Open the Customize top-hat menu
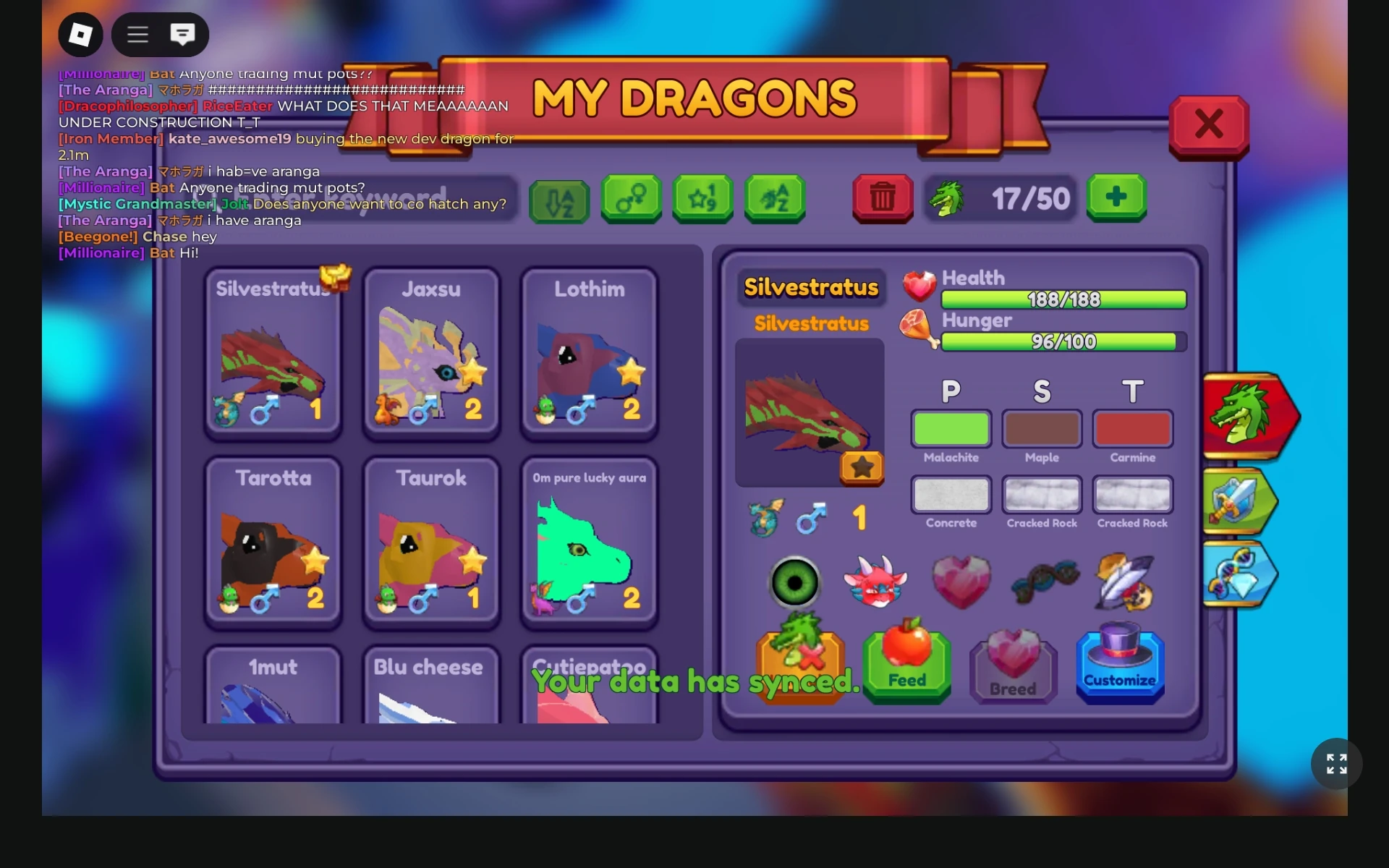 pyautogui.click(x=1120, y=662)
